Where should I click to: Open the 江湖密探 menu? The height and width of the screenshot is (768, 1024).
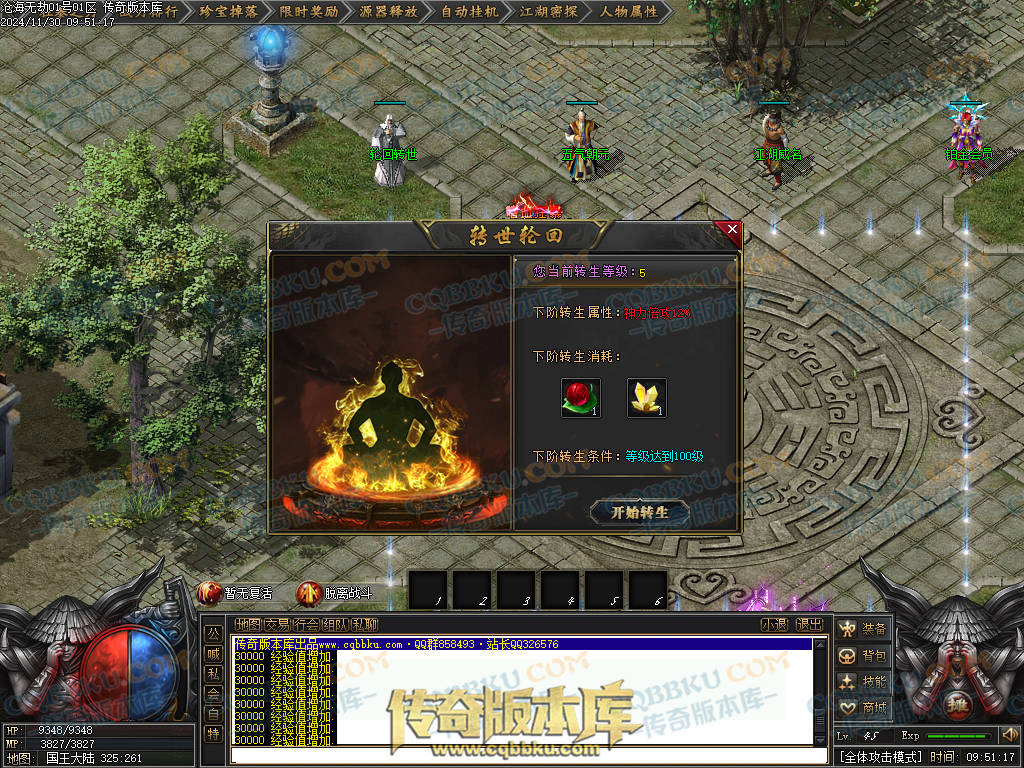(549, 12)
